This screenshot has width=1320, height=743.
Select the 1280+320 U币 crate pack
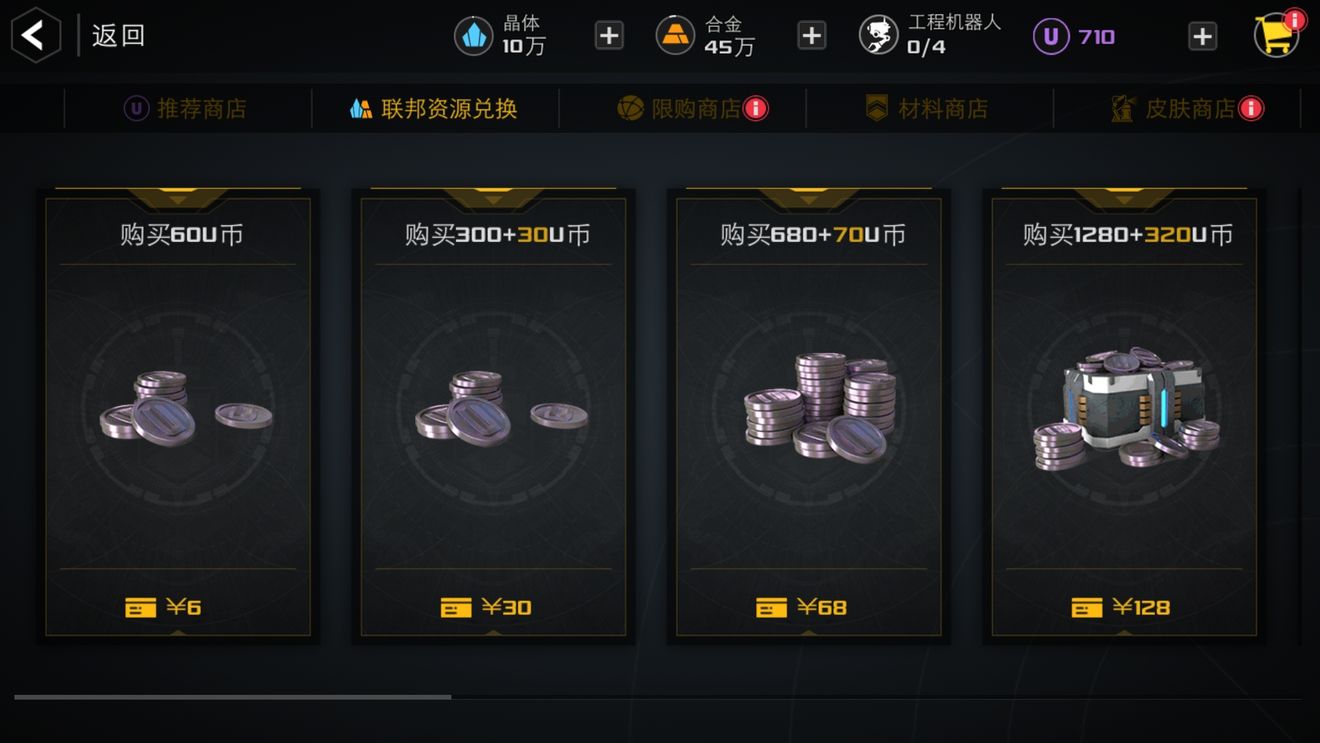tap(1124, 415)
